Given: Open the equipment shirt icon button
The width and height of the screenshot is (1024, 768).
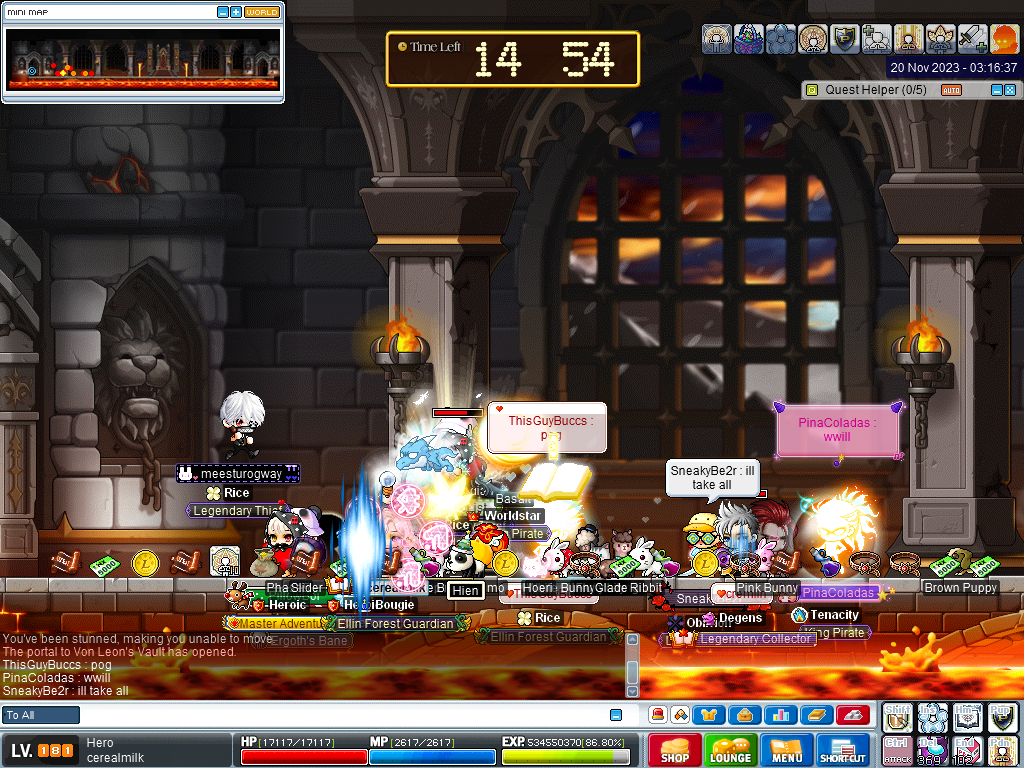Looking at the screenshot, I should pos(710,715).
